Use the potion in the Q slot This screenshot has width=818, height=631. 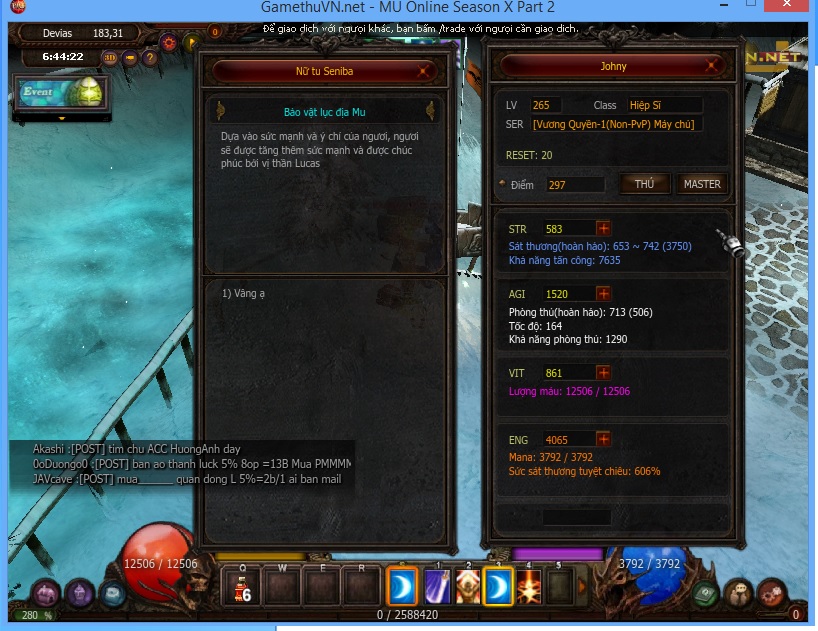click(241, 586)
